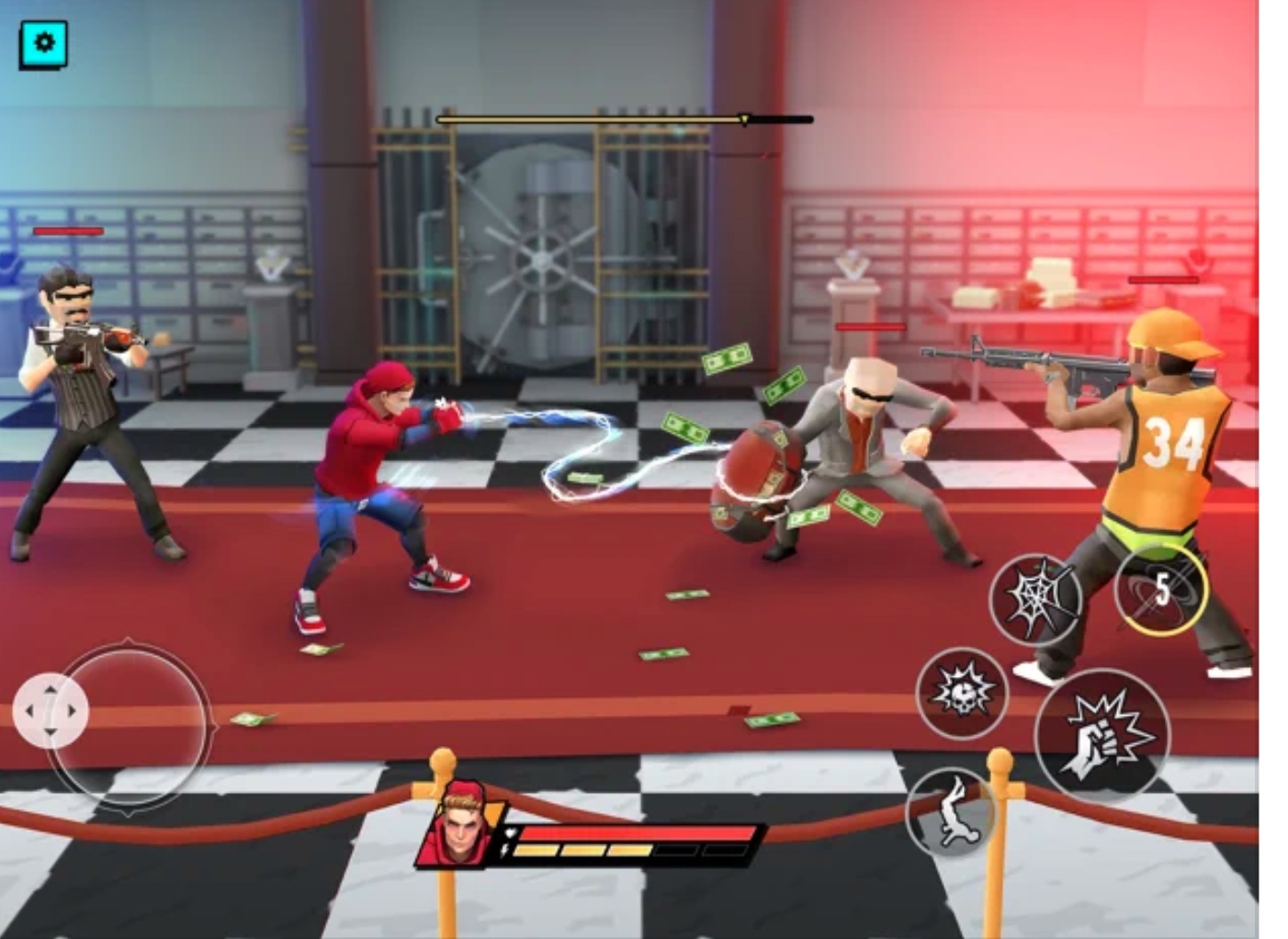Click the red-hooded hero portrait
This screenshot has width=1288, height=939.
[461, 824]
